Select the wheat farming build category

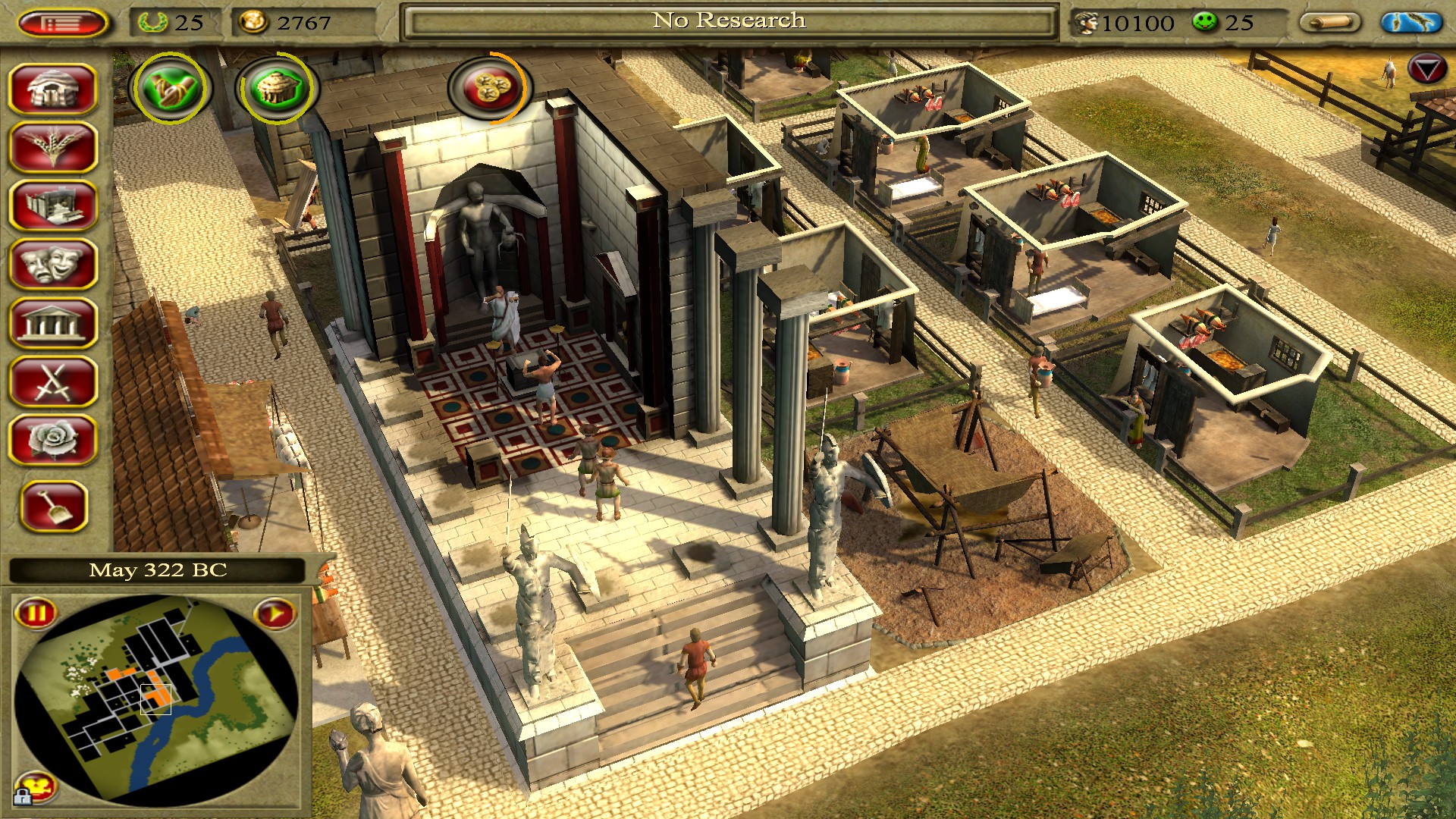coord(53,147)
